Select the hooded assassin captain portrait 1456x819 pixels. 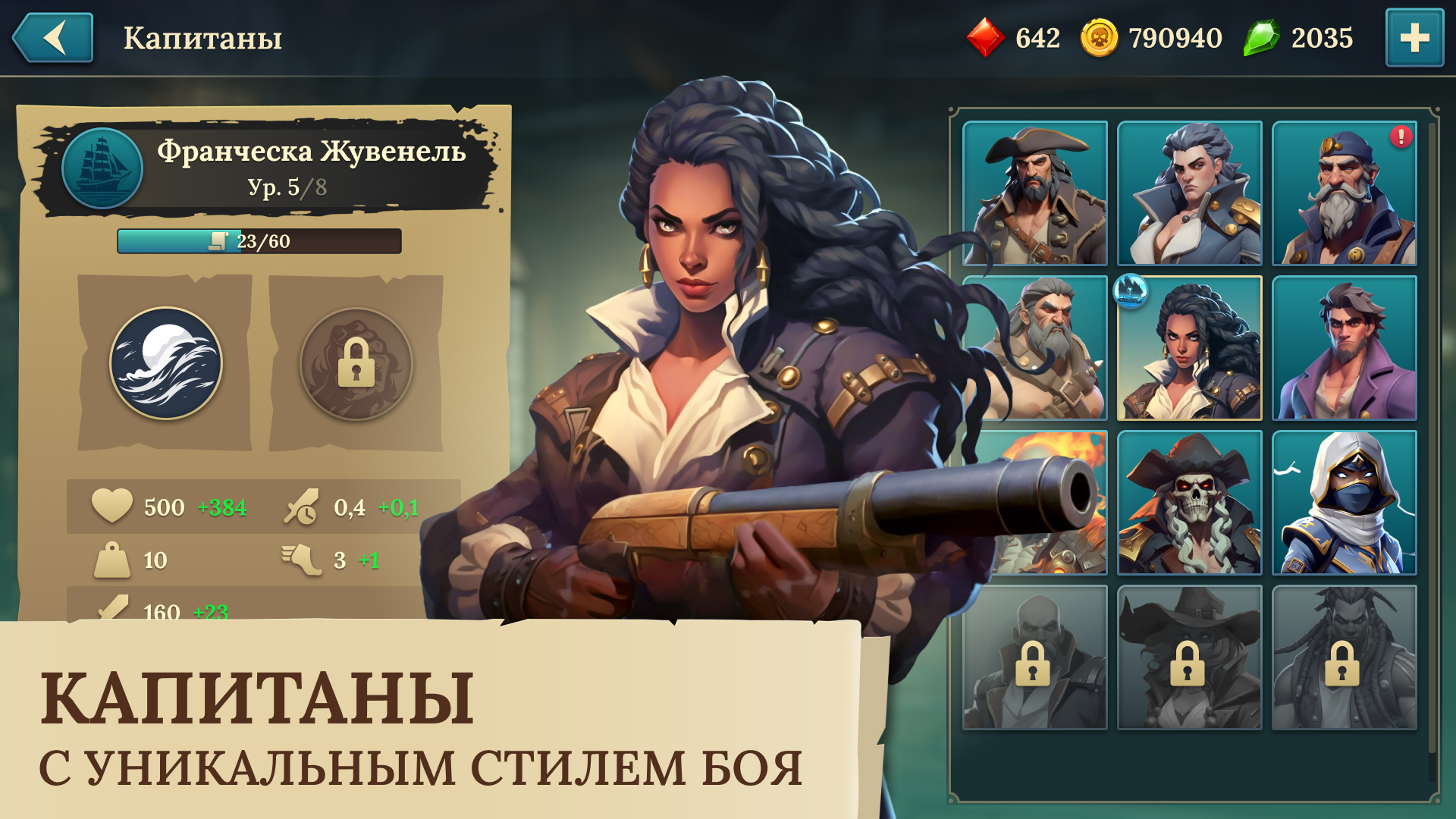1346,504
